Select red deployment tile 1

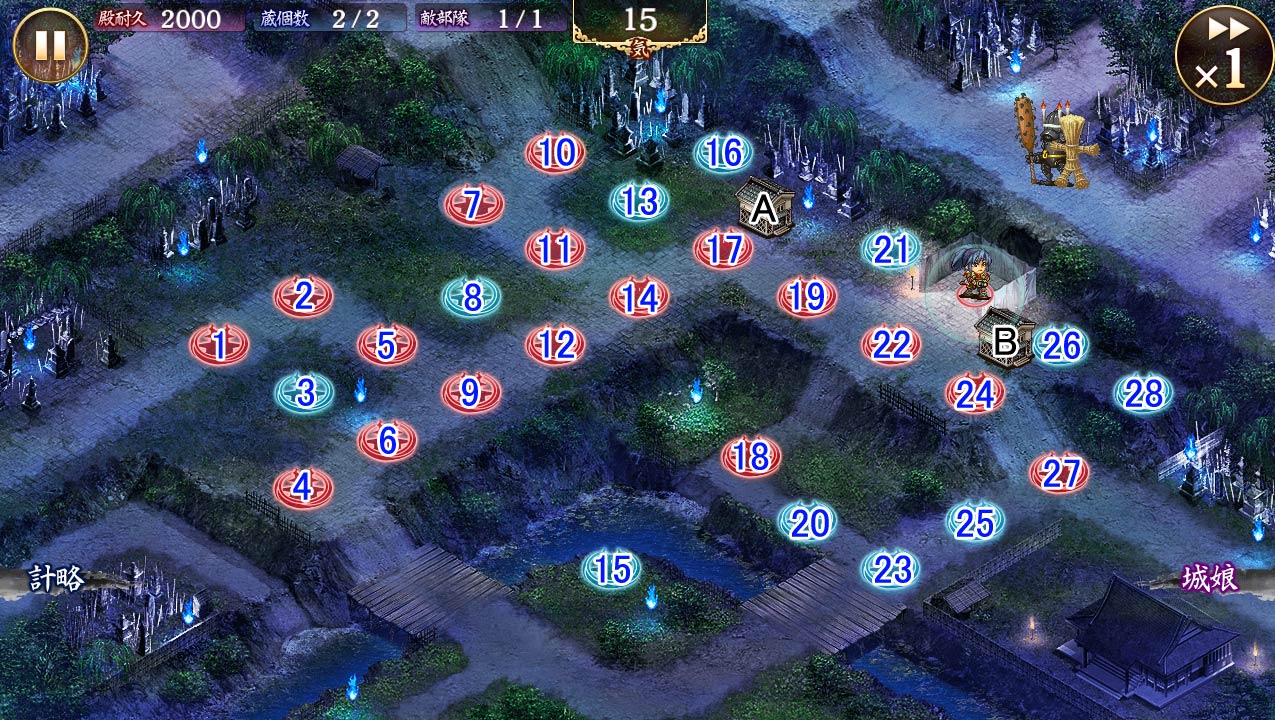tap(219, 346)
